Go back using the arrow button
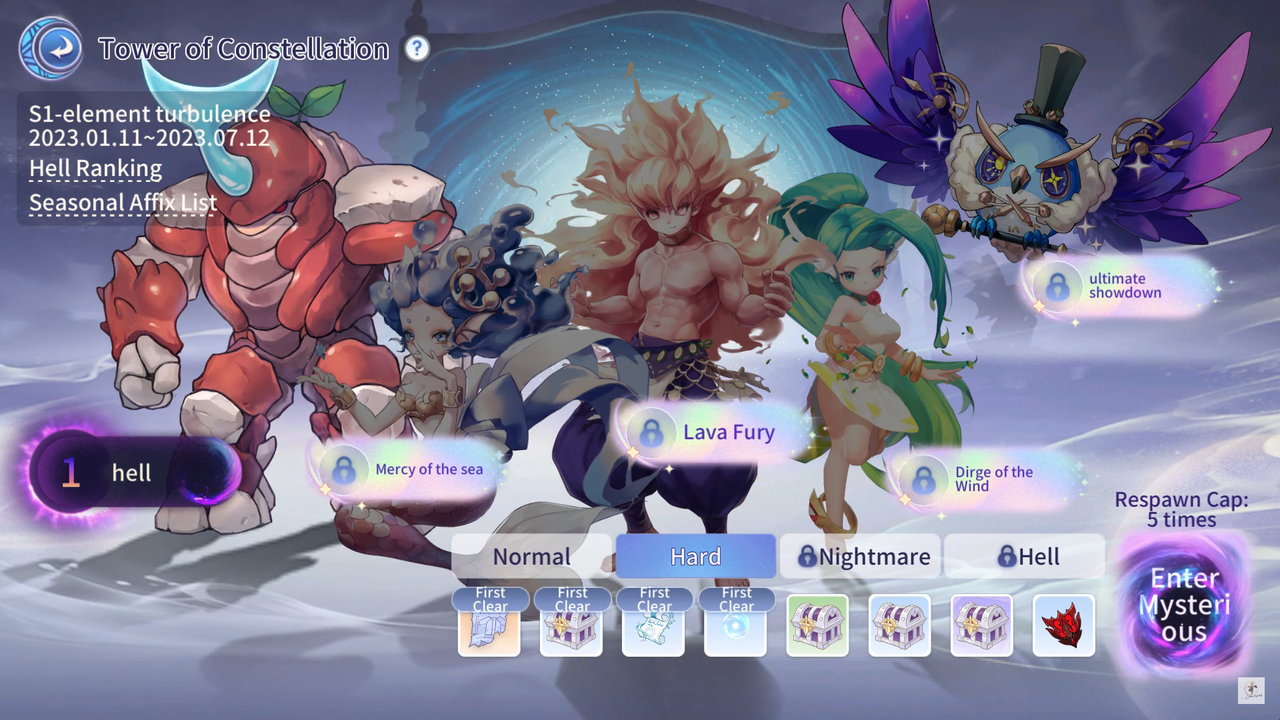Viewport: 1280px width, 720px height. (50, 49)
